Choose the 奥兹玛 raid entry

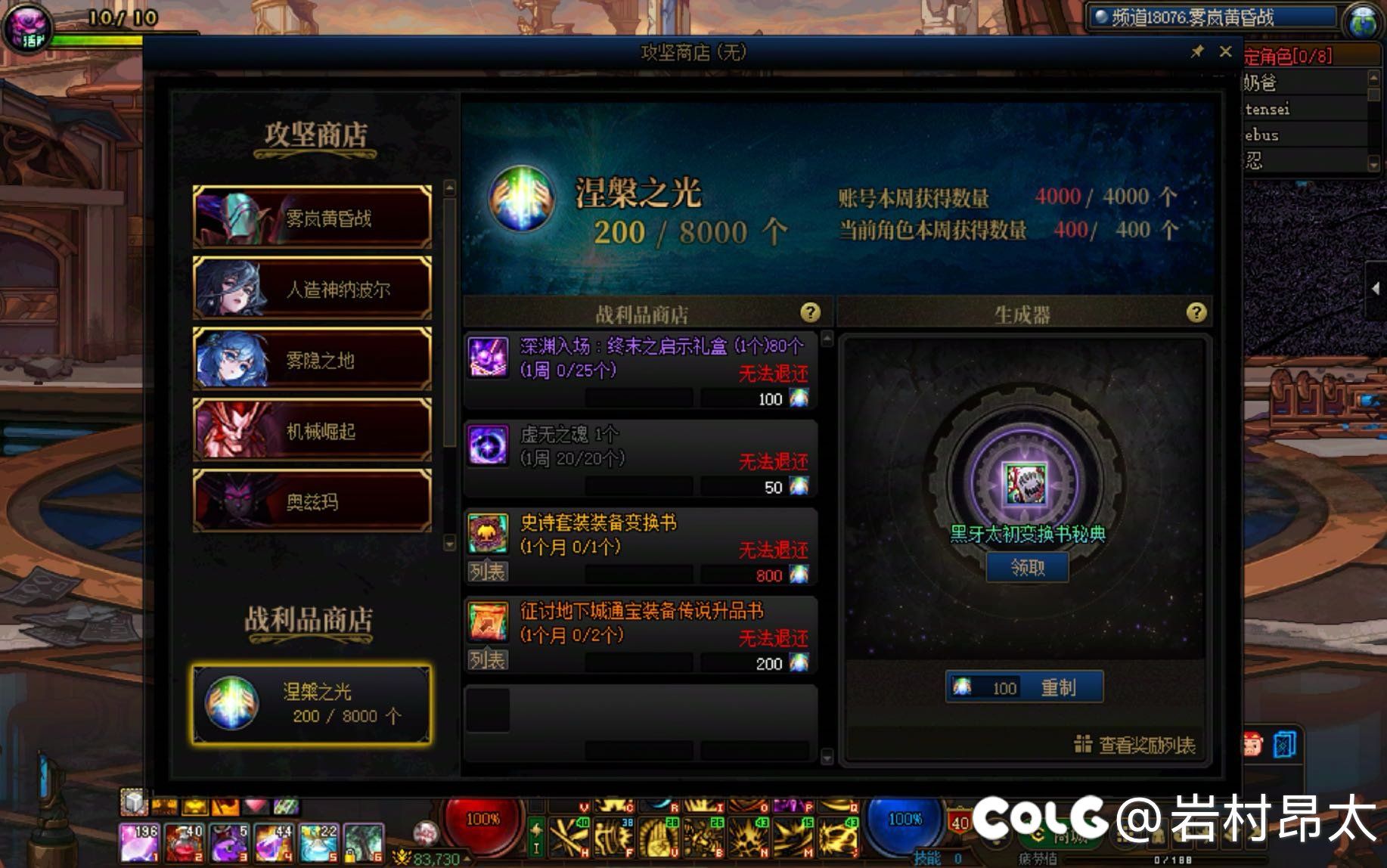(x=312, y=501)
